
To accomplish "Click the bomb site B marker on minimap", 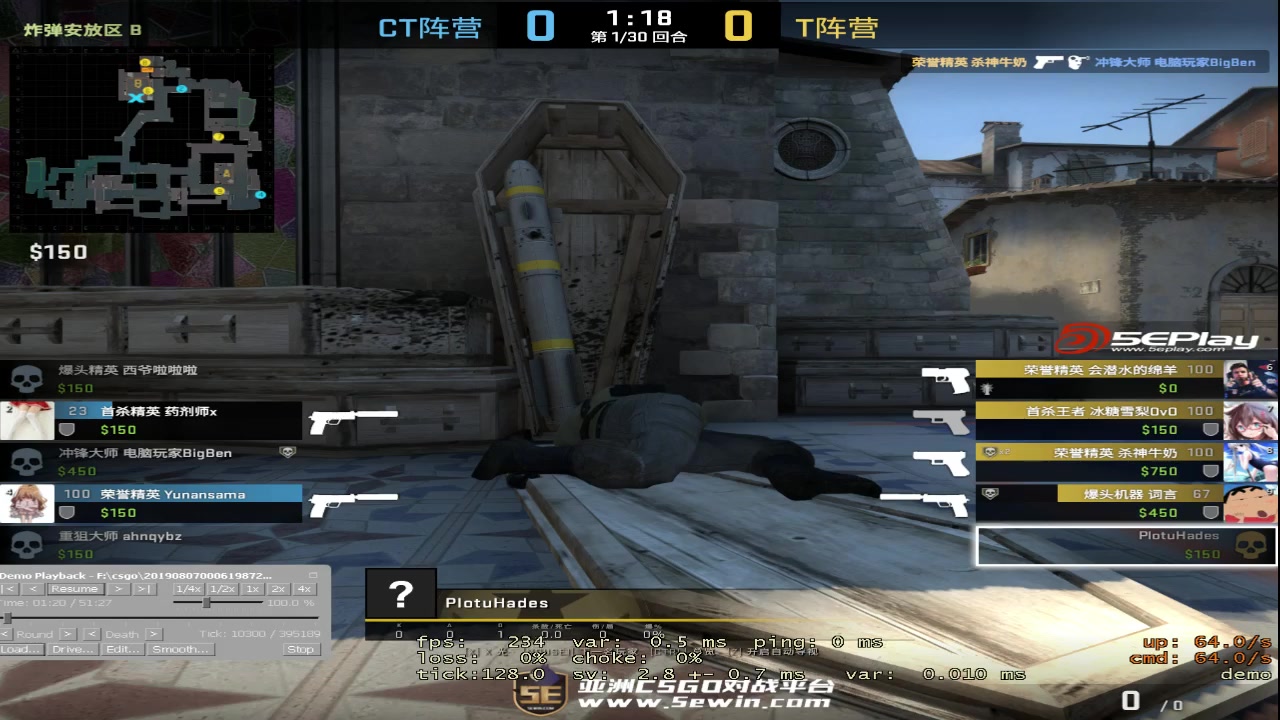I will (138, 82).
